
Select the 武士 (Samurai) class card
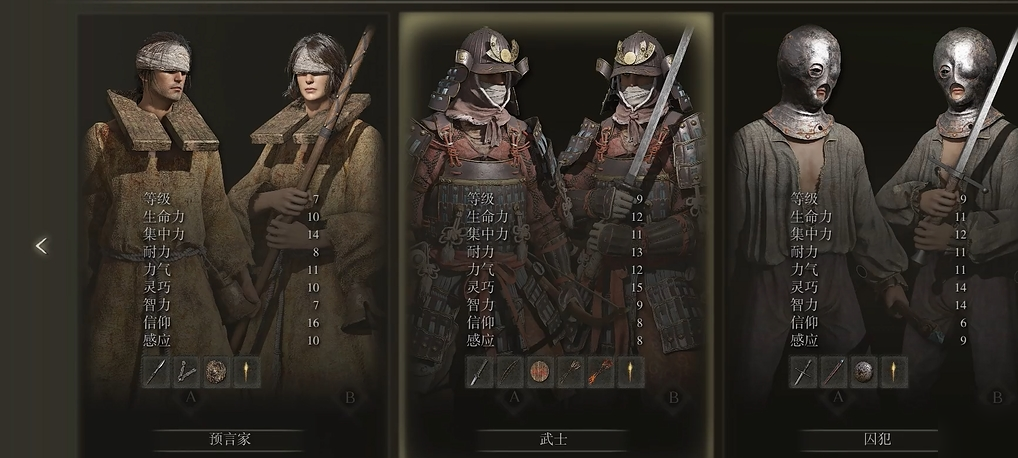553,439
